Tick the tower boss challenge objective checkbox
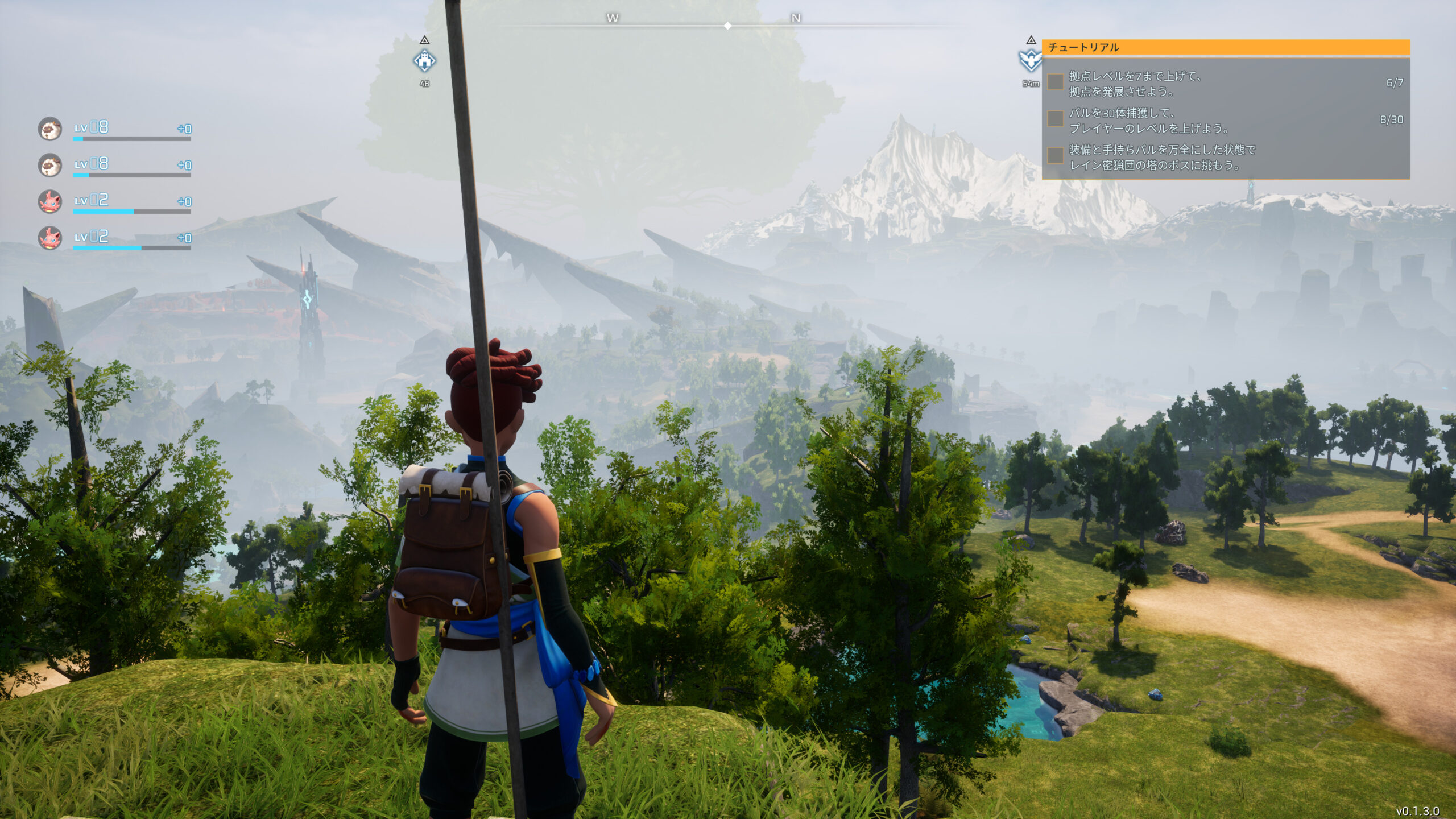 (1056, 155)
